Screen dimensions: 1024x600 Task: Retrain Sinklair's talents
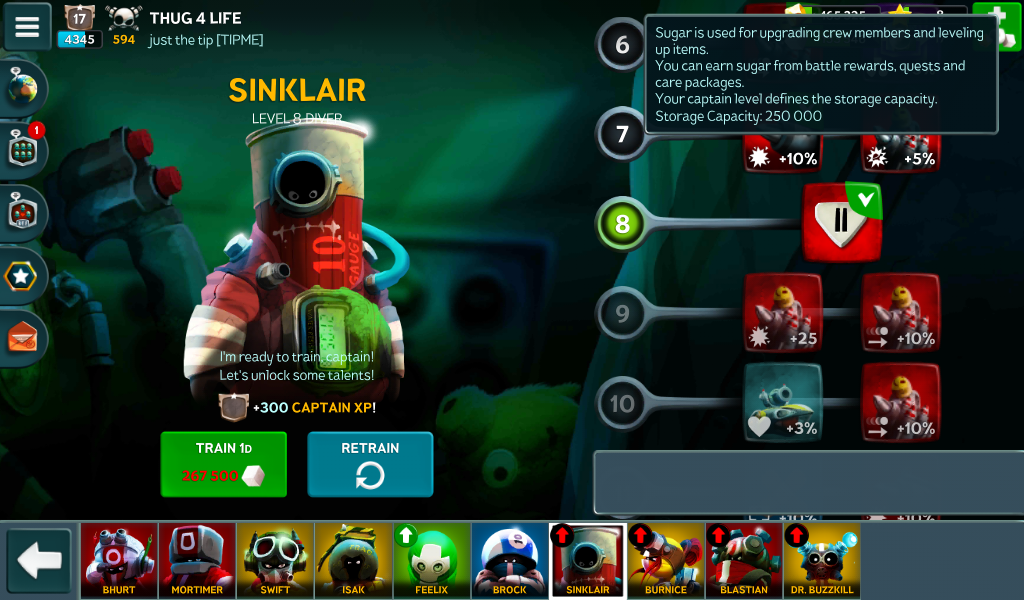click(x=370, y=464)
